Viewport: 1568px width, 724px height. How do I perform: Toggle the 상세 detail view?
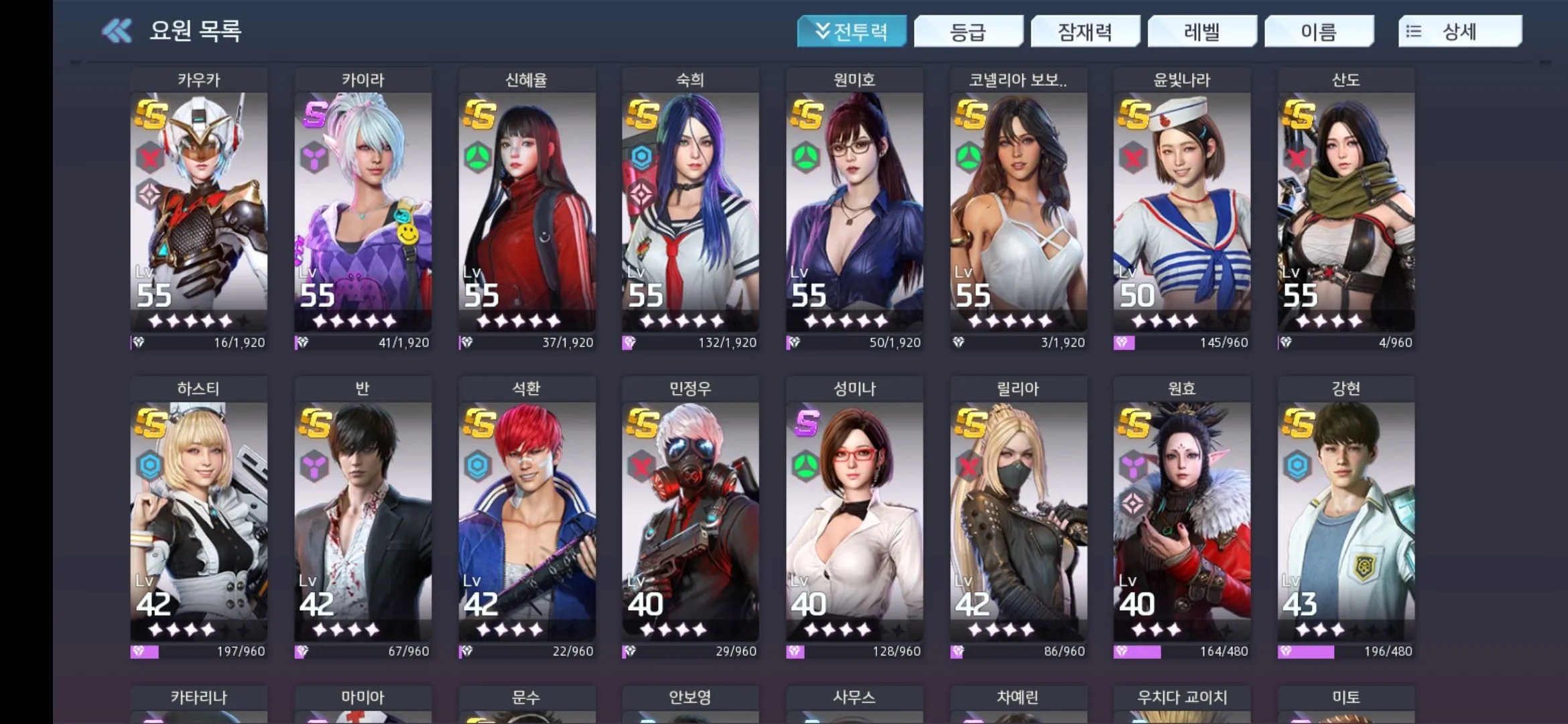pos(1459,32)
